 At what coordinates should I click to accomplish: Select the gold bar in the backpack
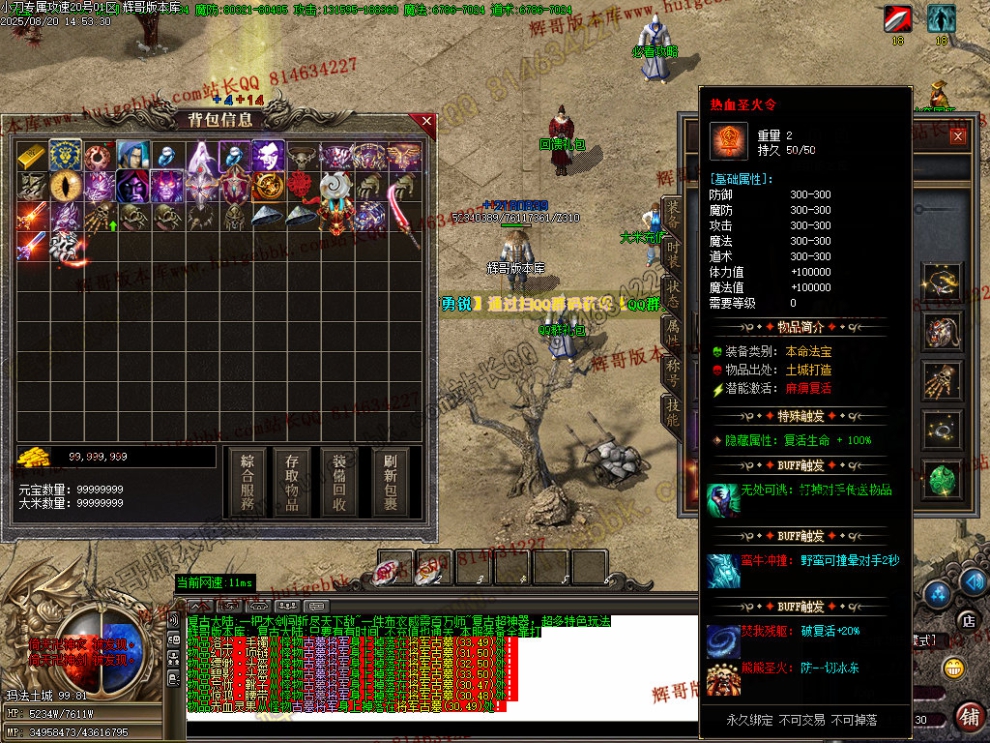[x=31, y=155]
